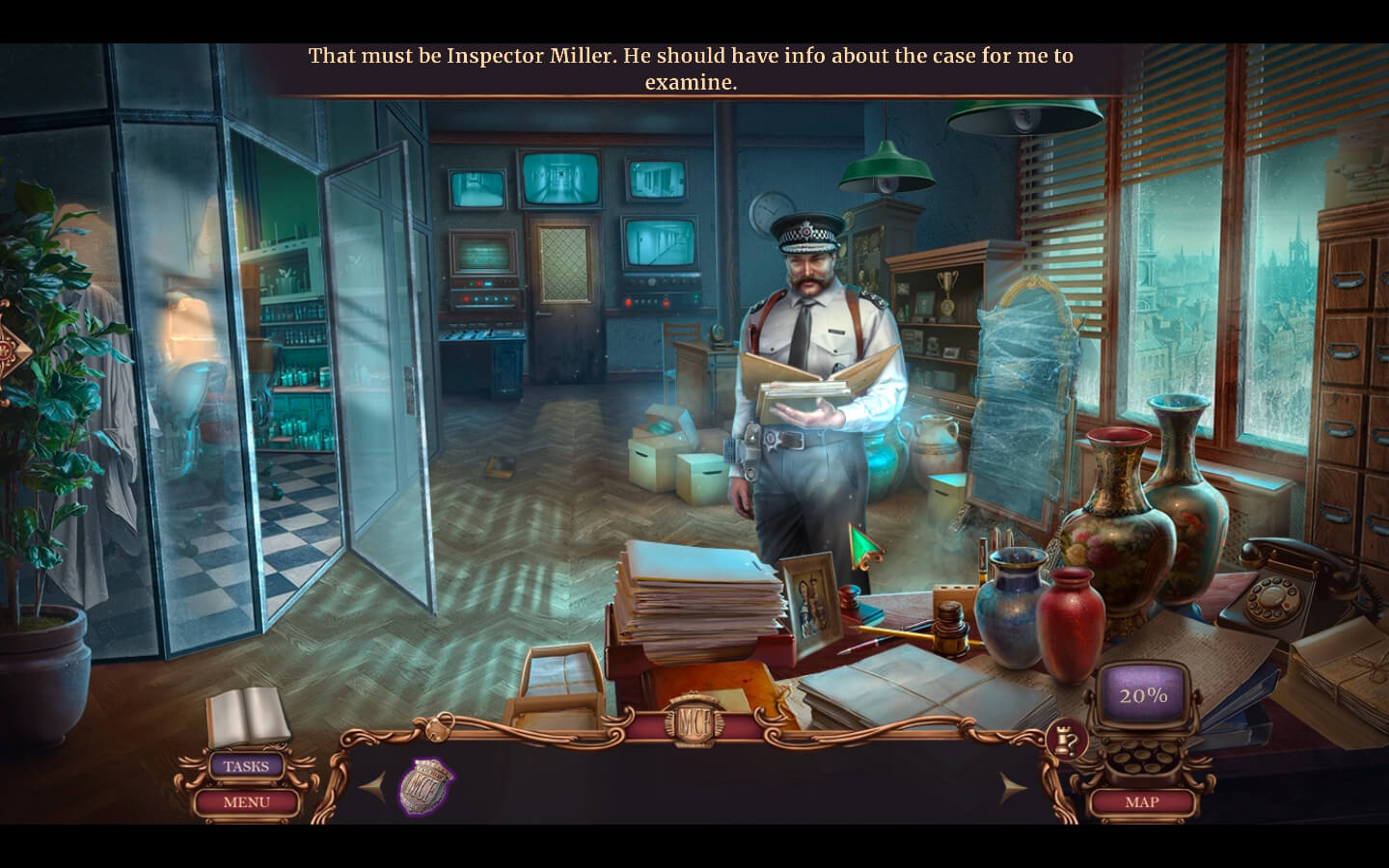Click the strategy guide chess-piece icon
Viewport: 1389px width, 868px height.
click(x=1066, y=740)
